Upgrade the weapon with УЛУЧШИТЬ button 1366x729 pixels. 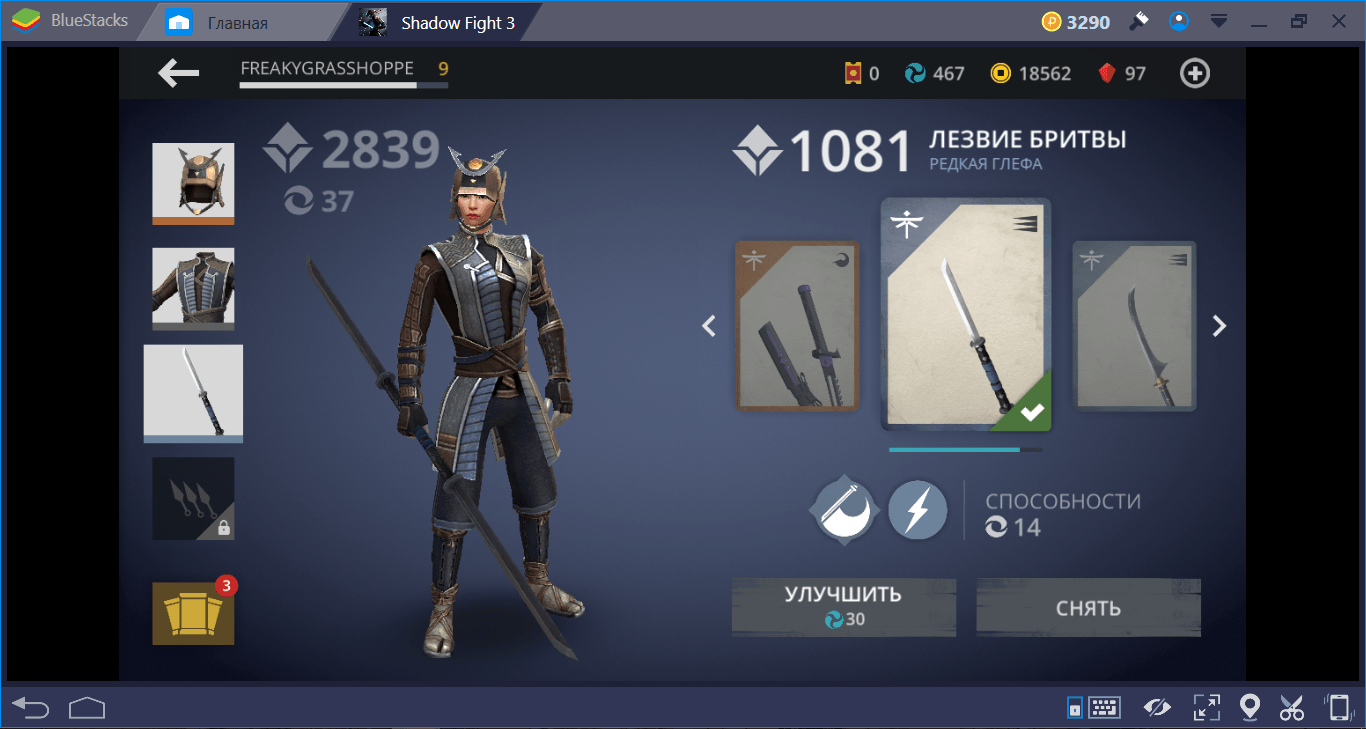pyautogui.click(x=843, y=606)
